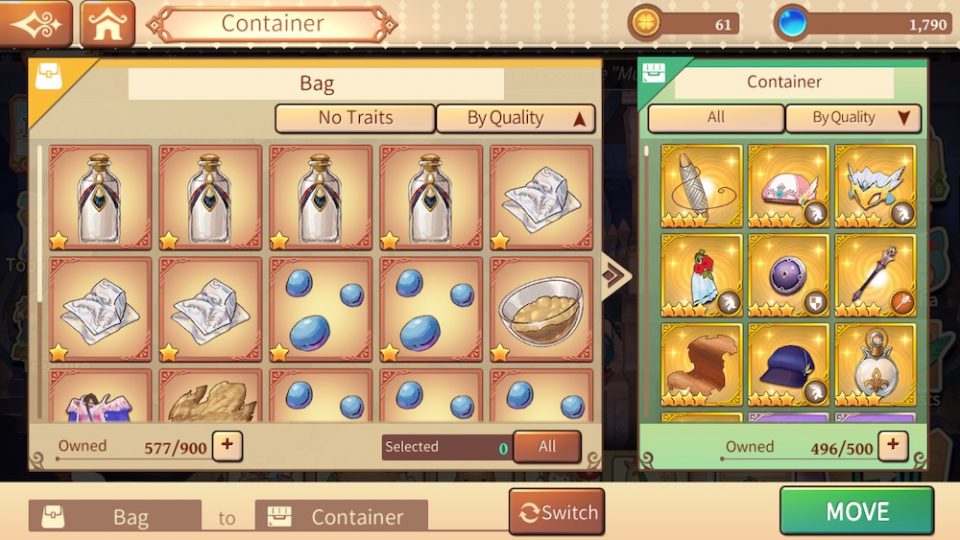Swap transfer direction with Switch button

coord(557,513)
